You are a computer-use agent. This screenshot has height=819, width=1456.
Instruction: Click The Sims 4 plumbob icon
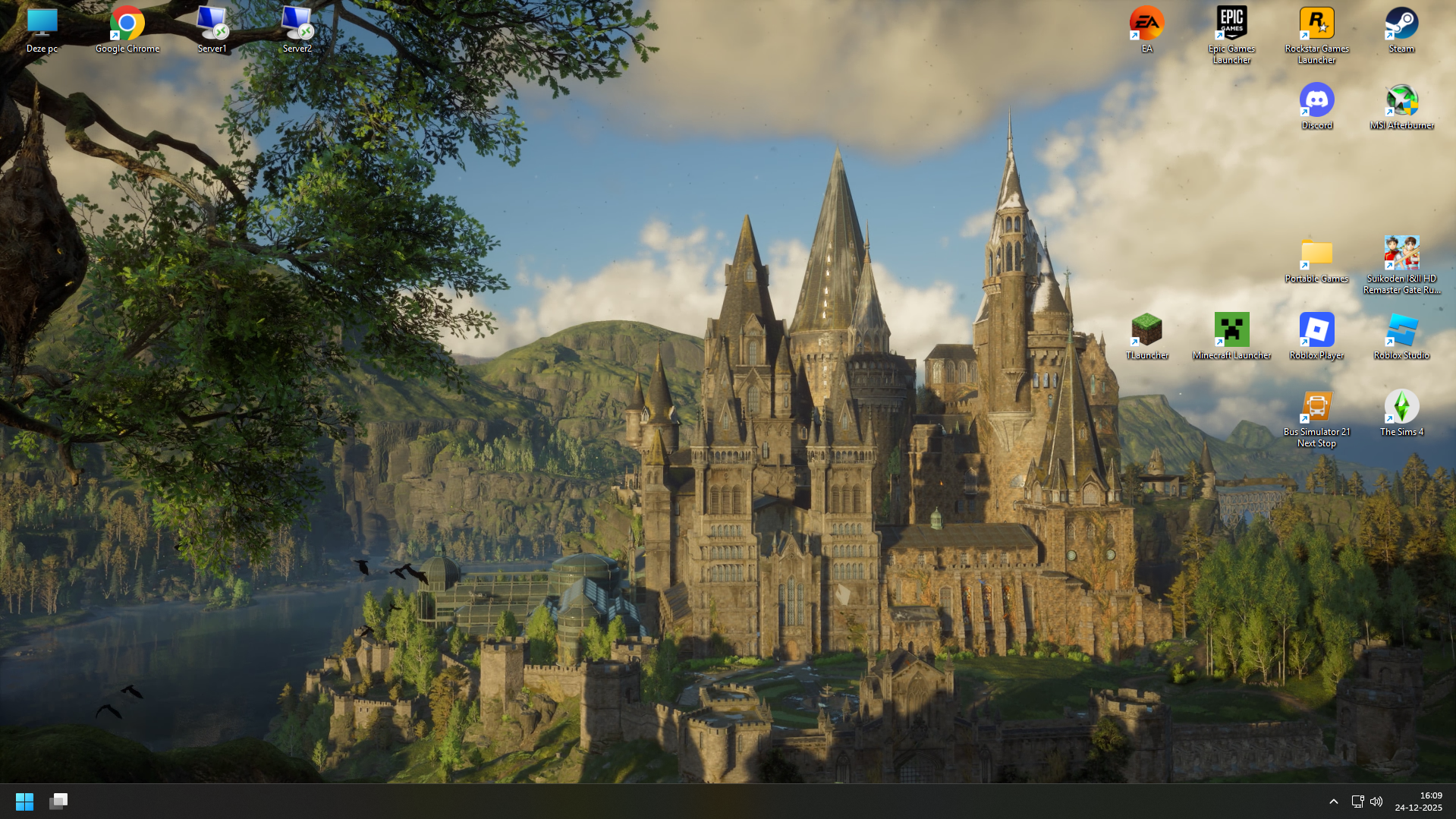click(1401, 408)
